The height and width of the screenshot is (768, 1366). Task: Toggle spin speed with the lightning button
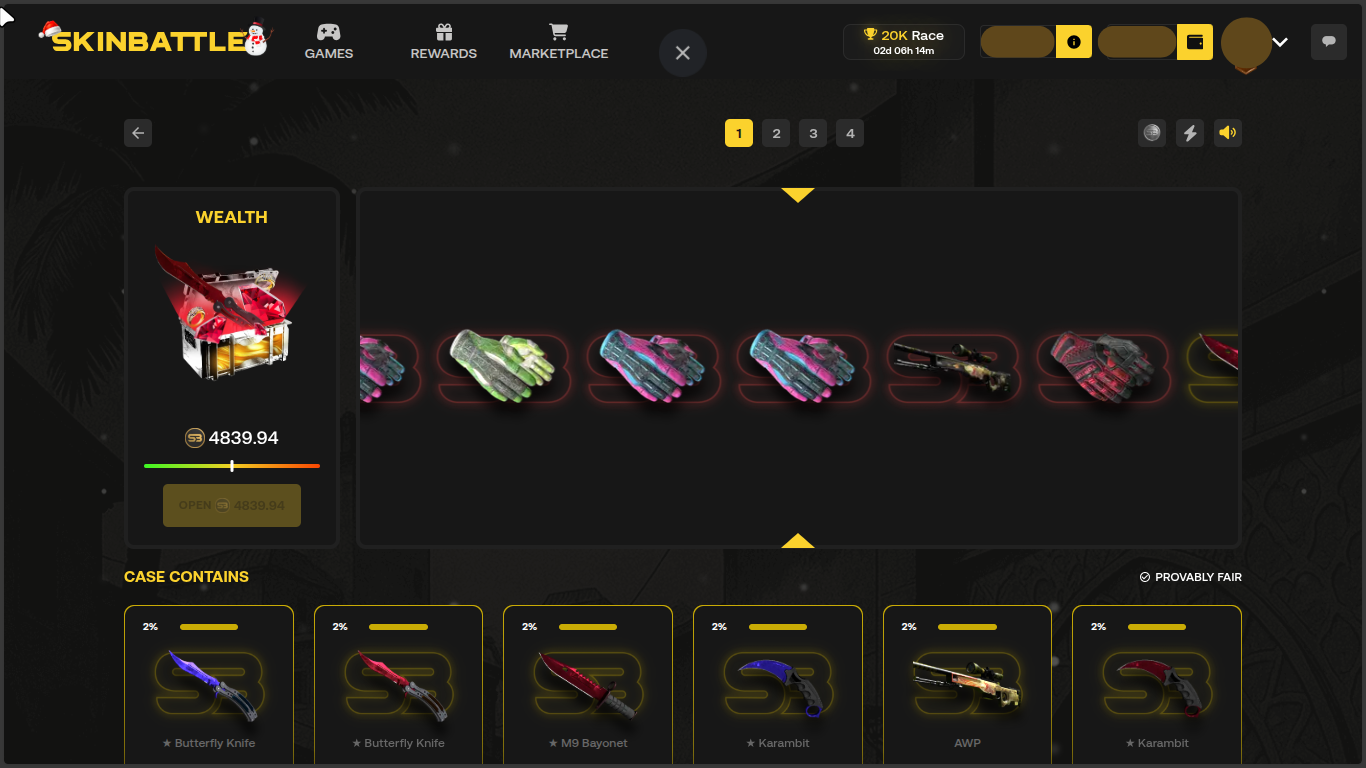coord(1189,132)
